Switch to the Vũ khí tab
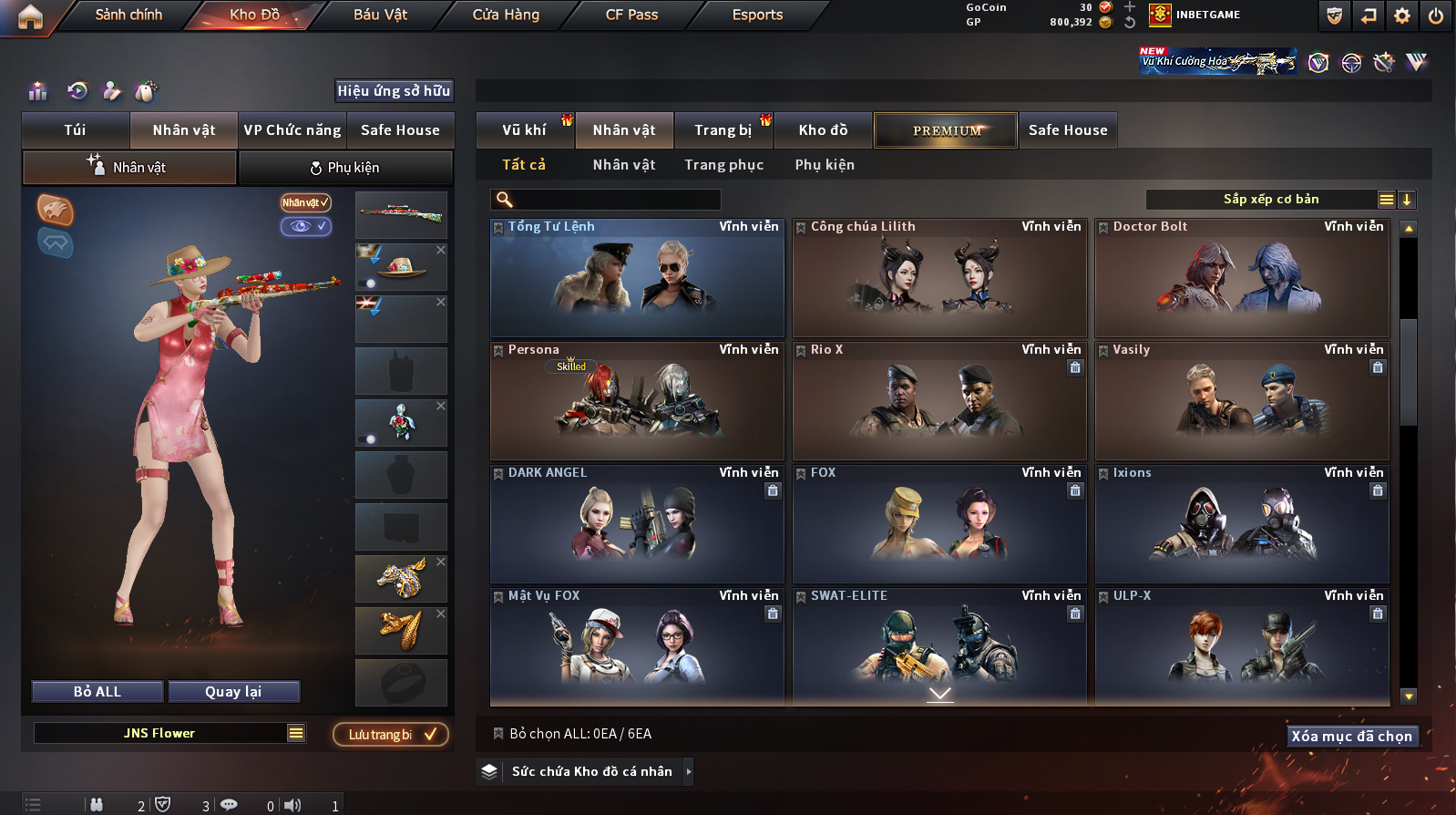 click(524, 130)
